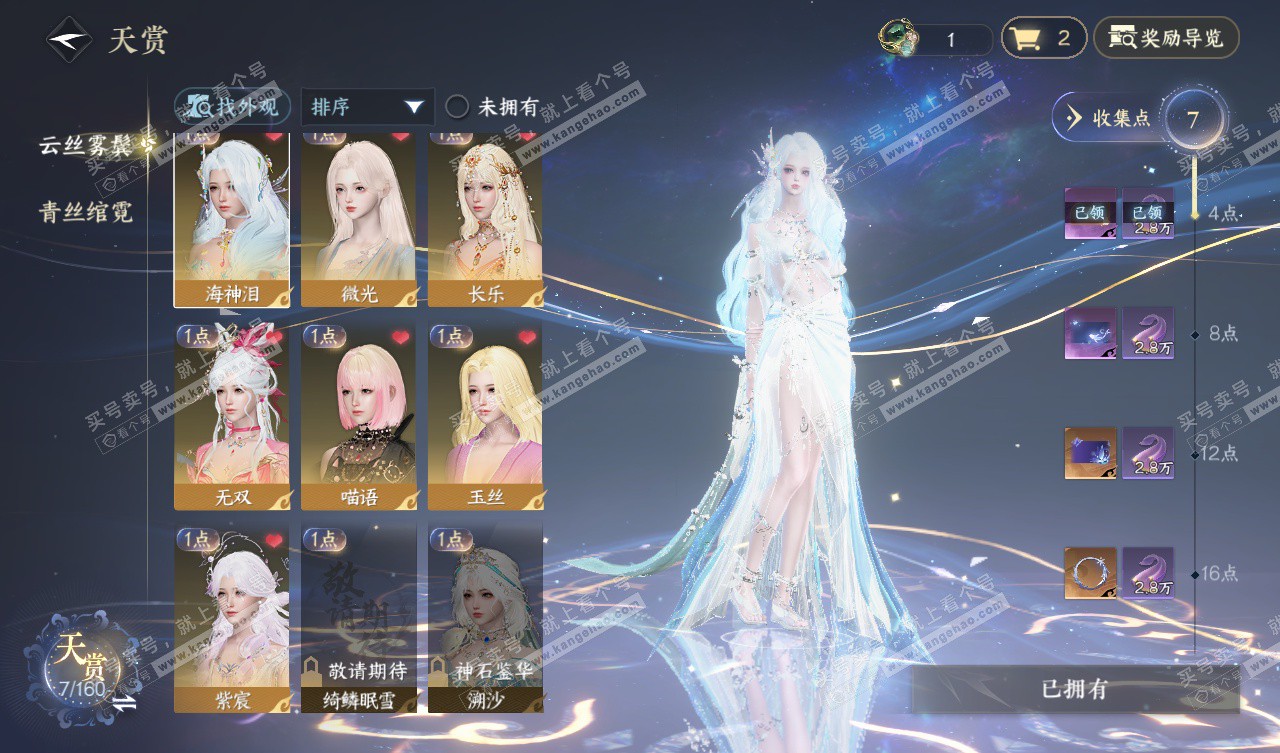Select the 海神泪 hairstyle card
Screen dimensions: 1280x753
click(x=232, y=218)
